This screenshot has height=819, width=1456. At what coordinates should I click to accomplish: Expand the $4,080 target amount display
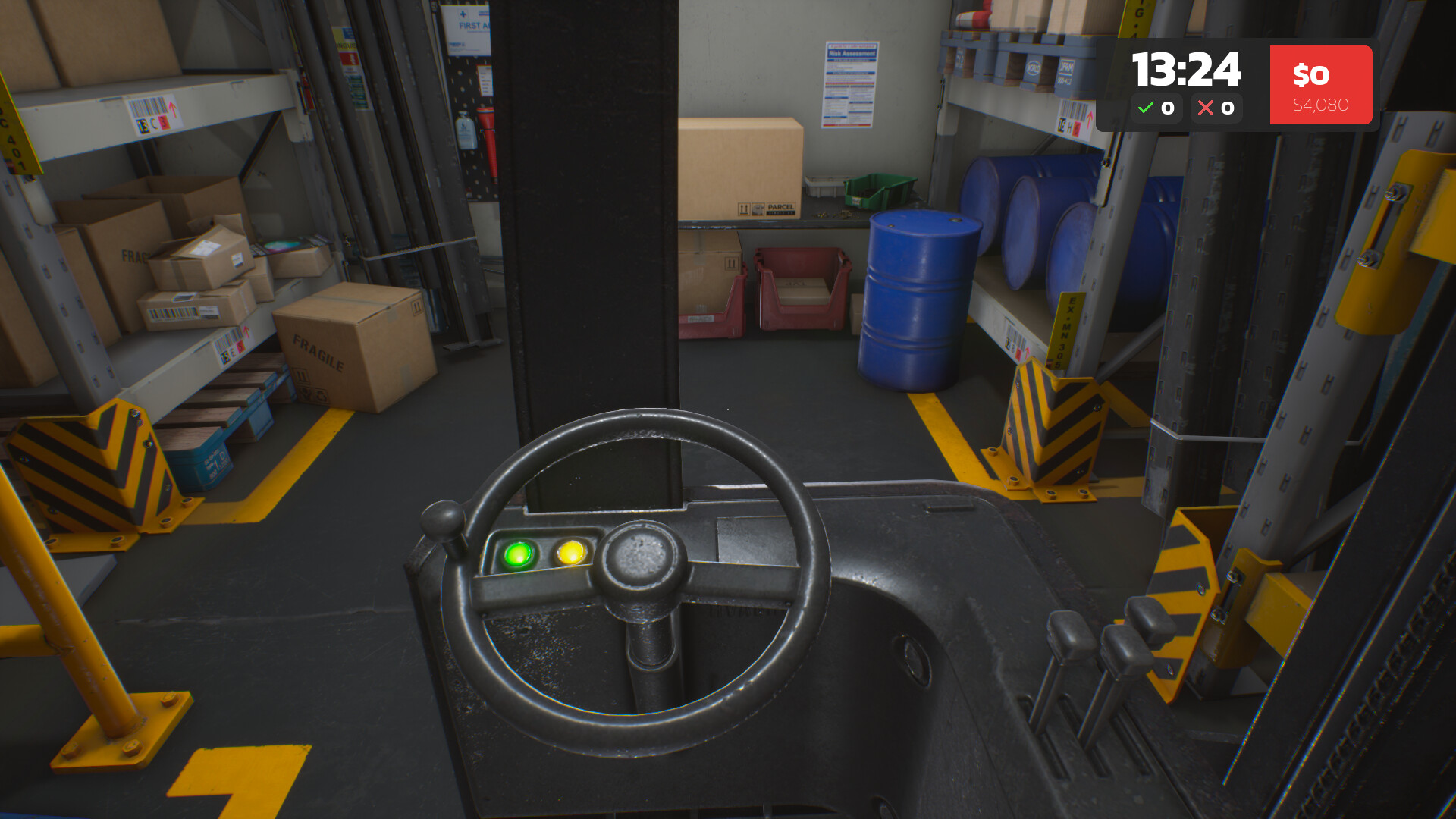tap(1319, 105)
